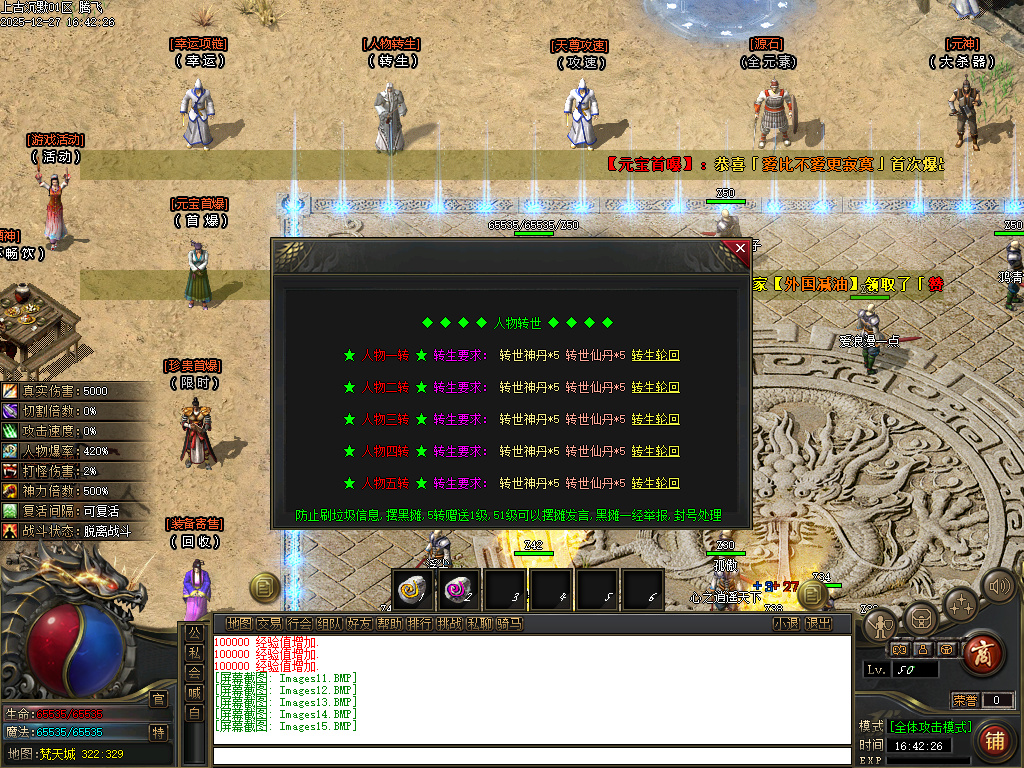1024x768 pixels.
Task: Open the 排行 rankings
Action: click(420, 624)
